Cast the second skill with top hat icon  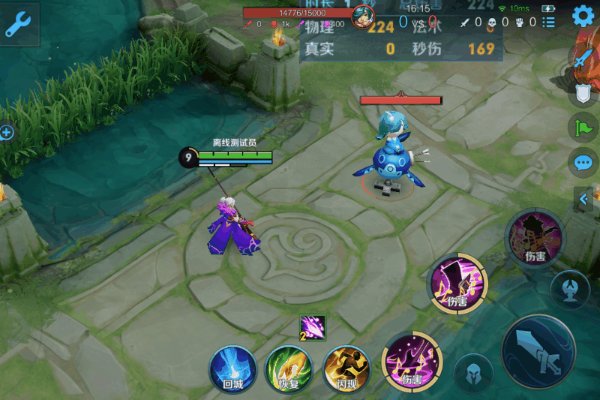click(456, 282)
